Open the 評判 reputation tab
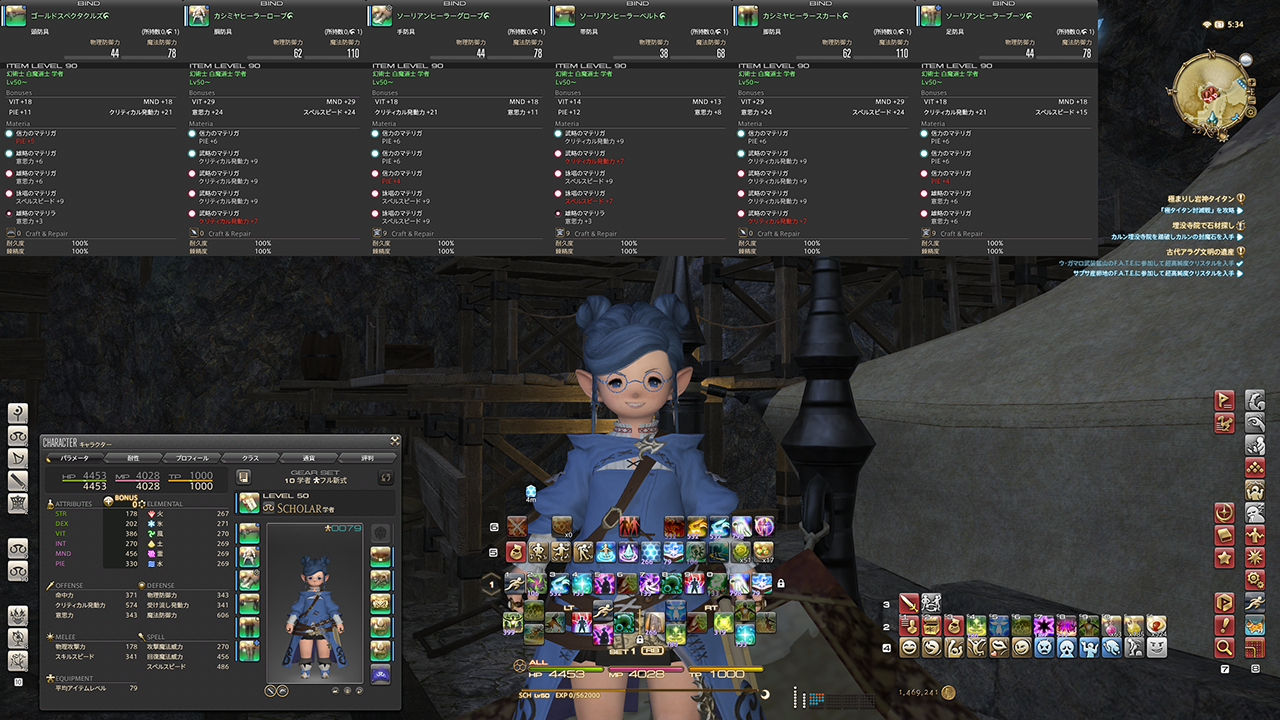 coord(366,458)
